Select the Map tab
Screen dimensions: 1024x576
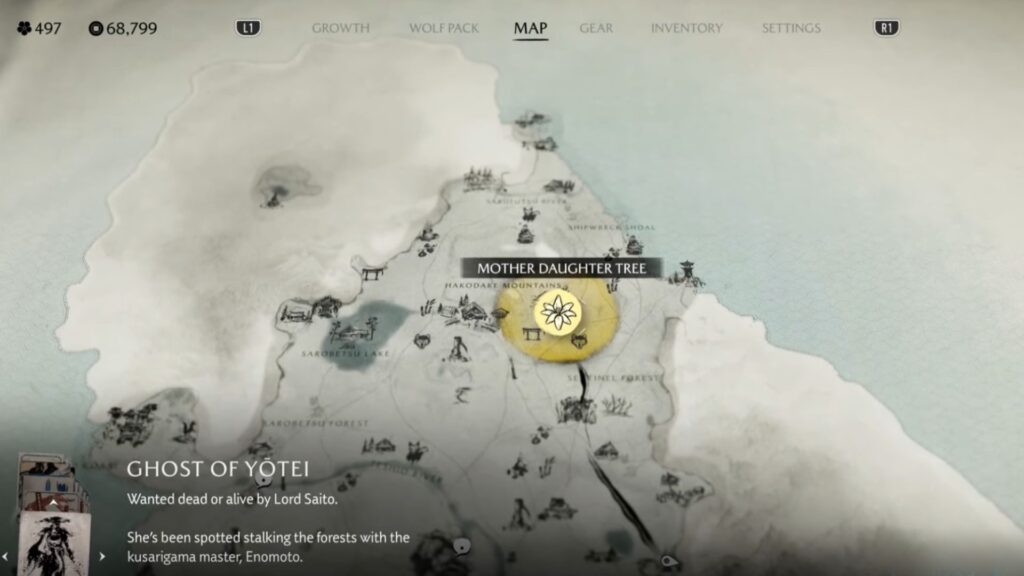pos(530,28)
